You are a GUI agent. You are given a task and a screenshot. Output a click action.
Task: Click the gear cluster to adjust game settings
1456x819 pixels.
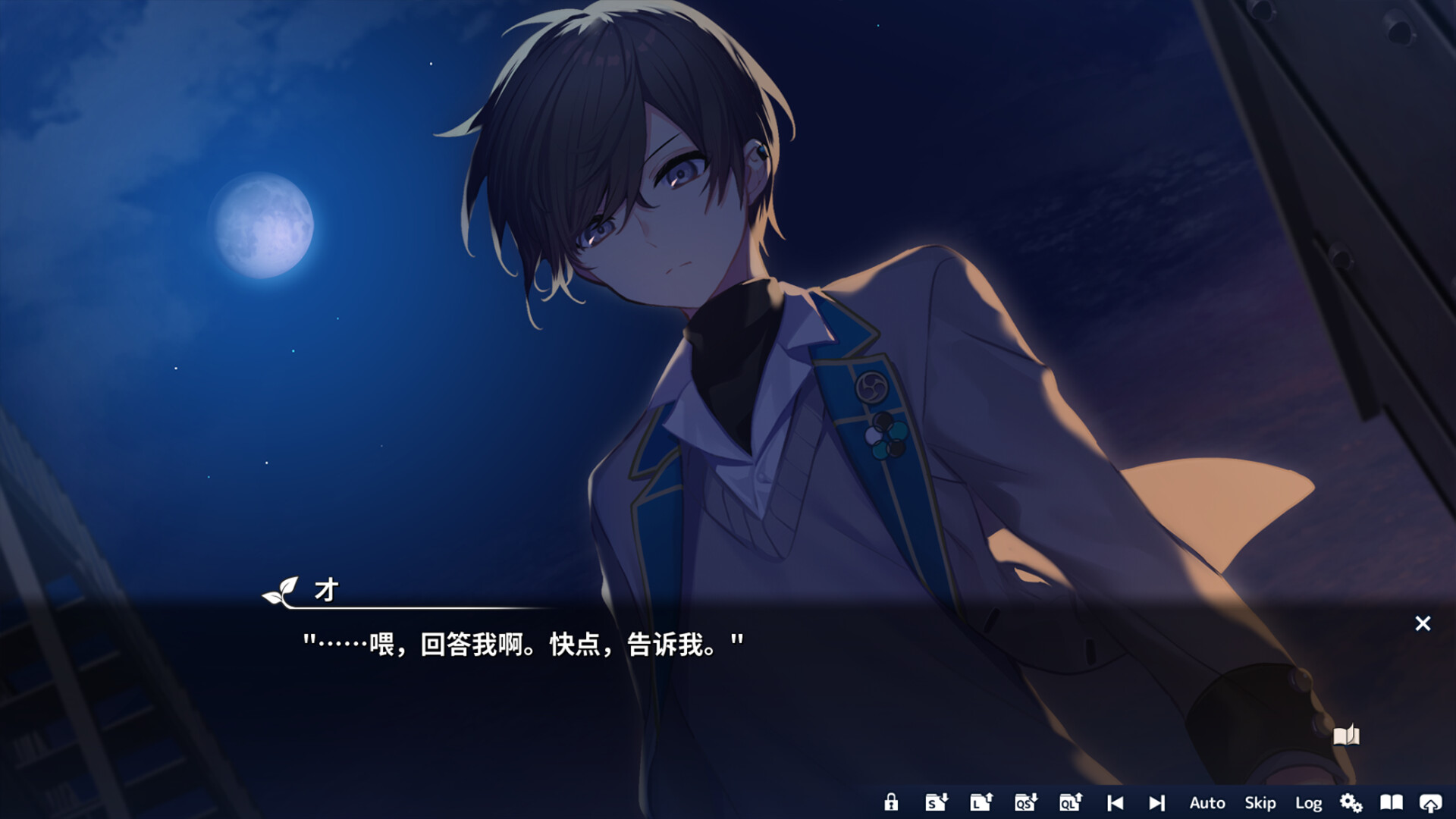[1350, 802]
